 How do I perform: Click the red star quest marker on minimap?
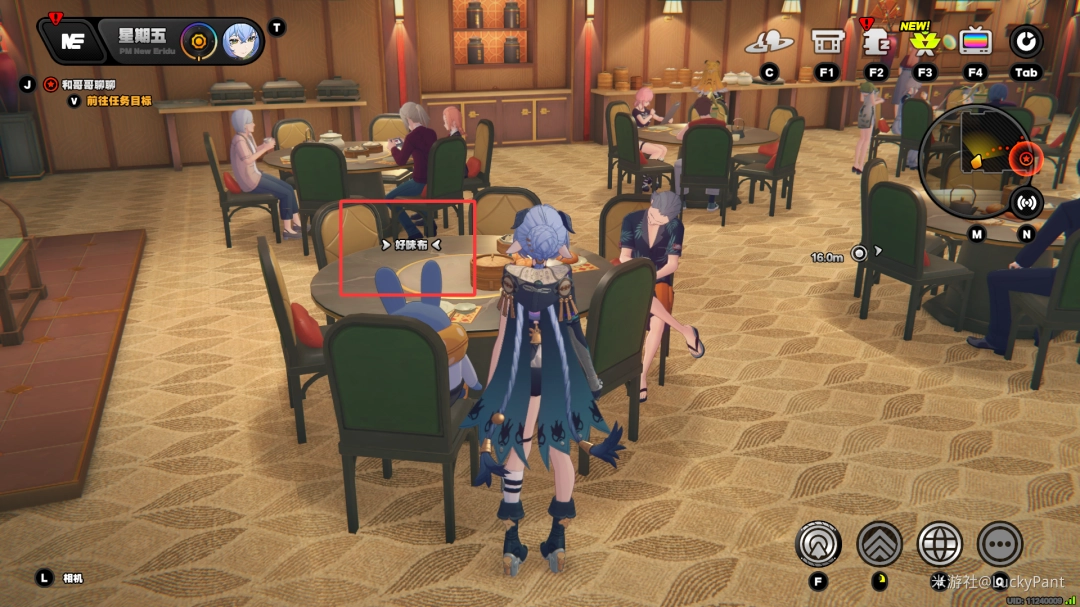[x=1024, y=158]
